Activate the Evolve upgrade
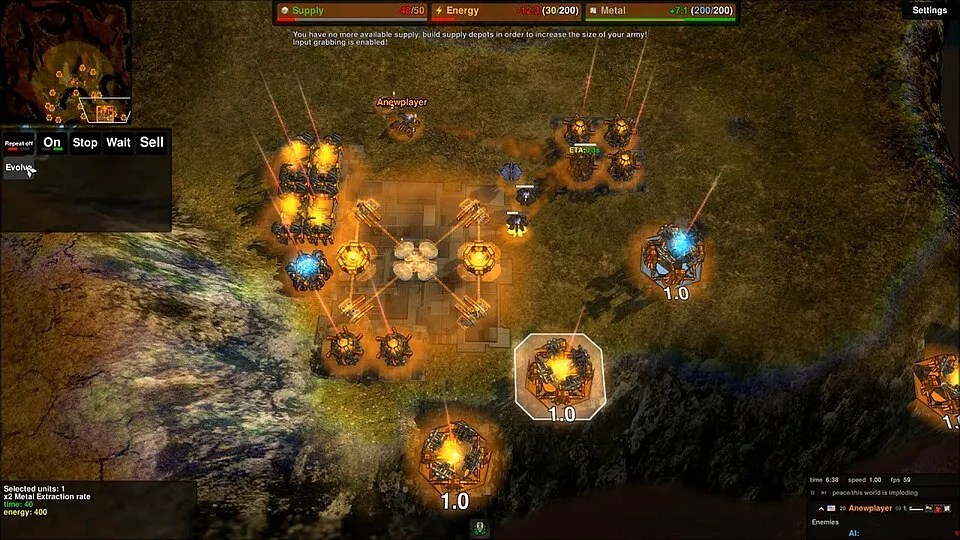 point(19,167)
